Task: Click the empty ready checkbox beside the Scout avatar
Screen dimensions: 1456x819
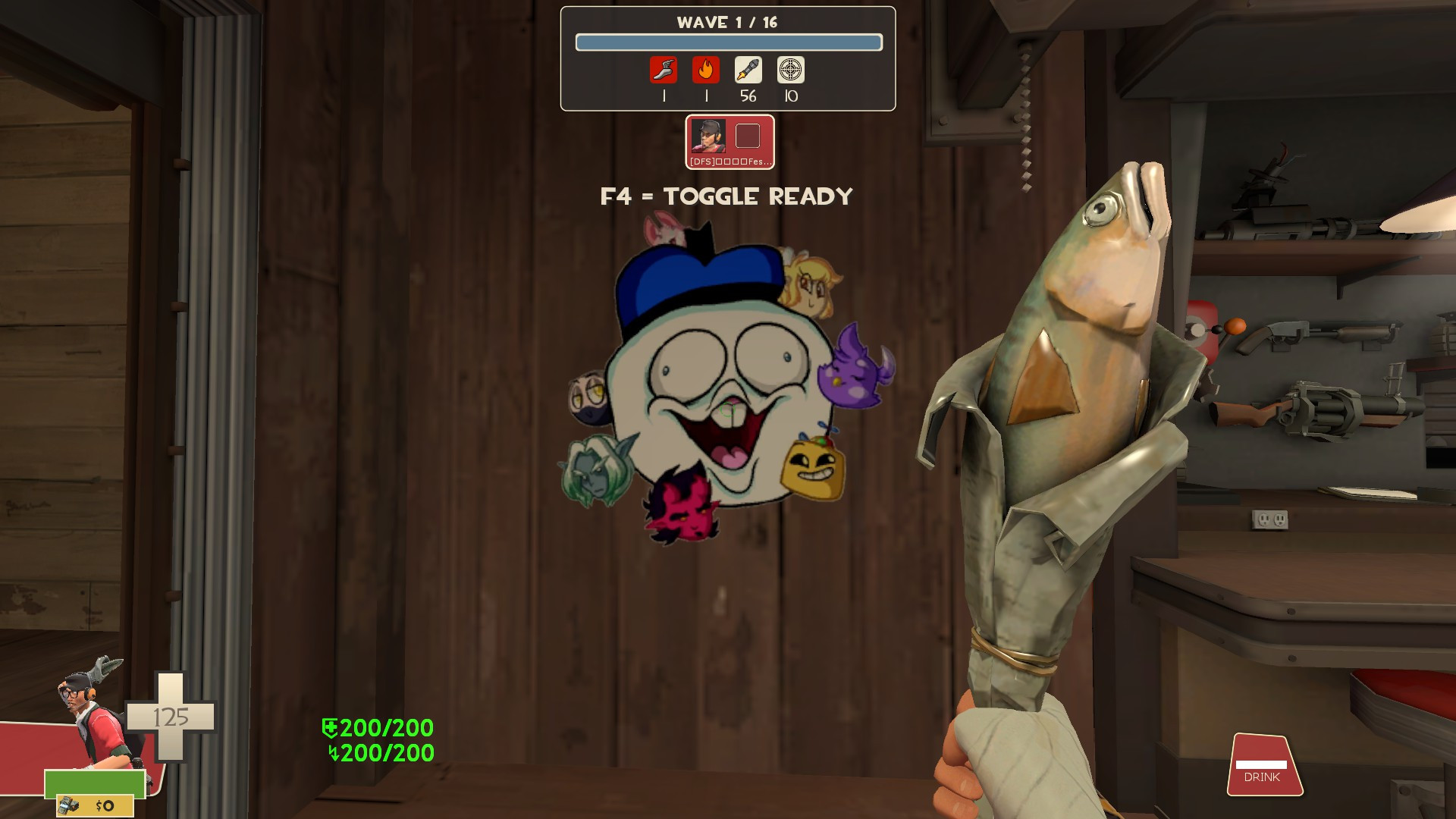Action: click(748, 136)
